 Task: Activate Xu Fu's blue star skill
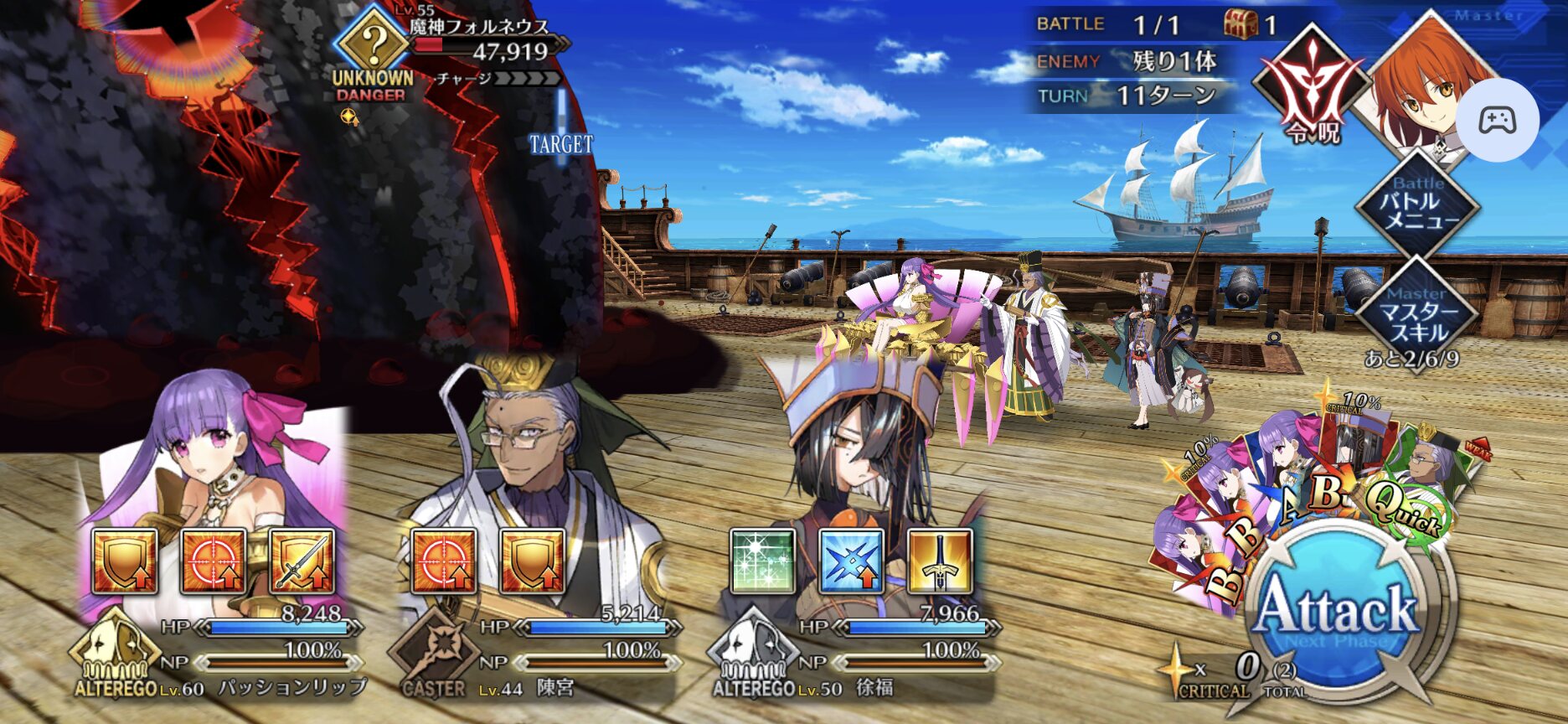(x=850, y=561)
